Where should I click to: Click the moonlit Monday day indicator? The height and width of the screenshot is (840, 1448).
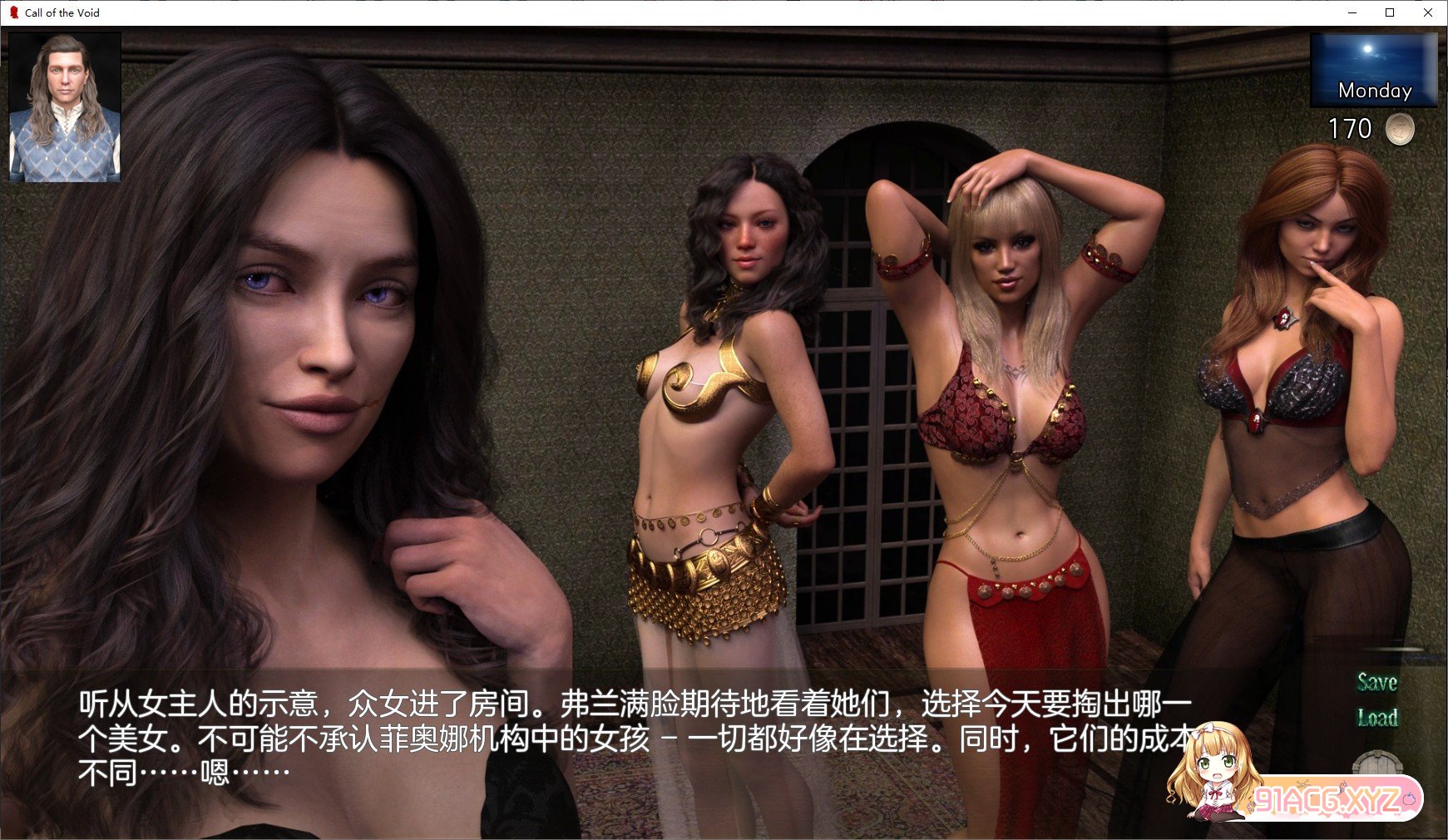[x=1373, y=71]
